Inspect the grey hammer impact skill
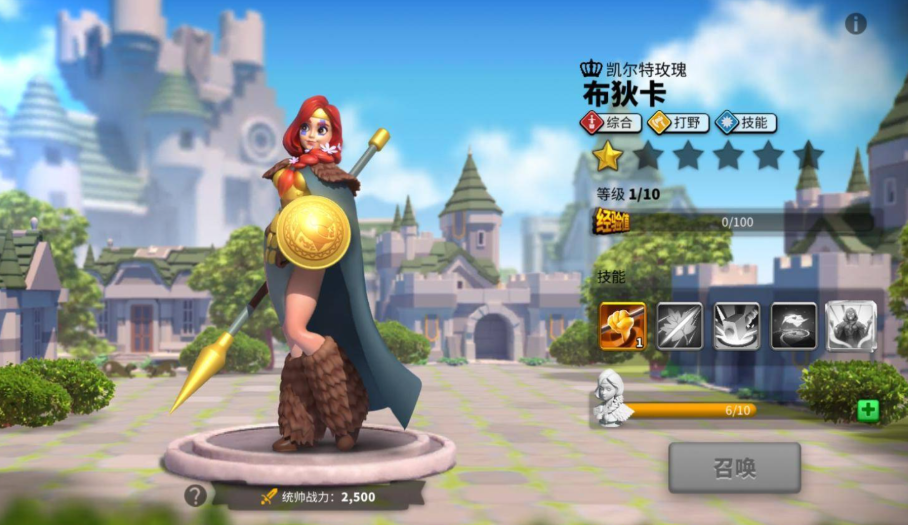Image resolution: width=908 pixels, height=525 pixels. [736, 326]
